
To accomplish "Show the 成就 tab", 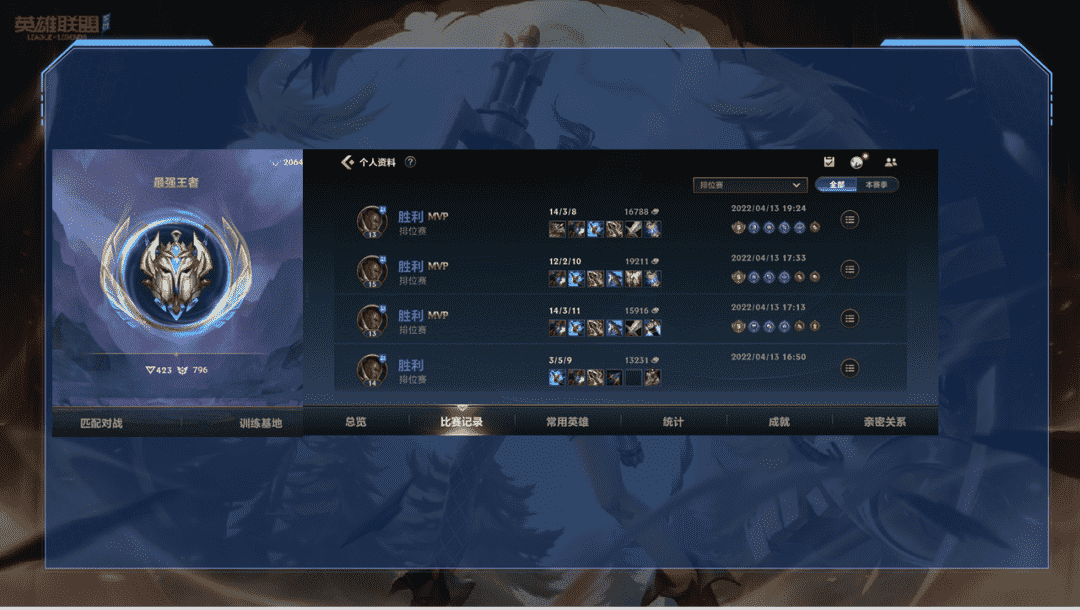I will pyautogui.click(x=779, y=422).
